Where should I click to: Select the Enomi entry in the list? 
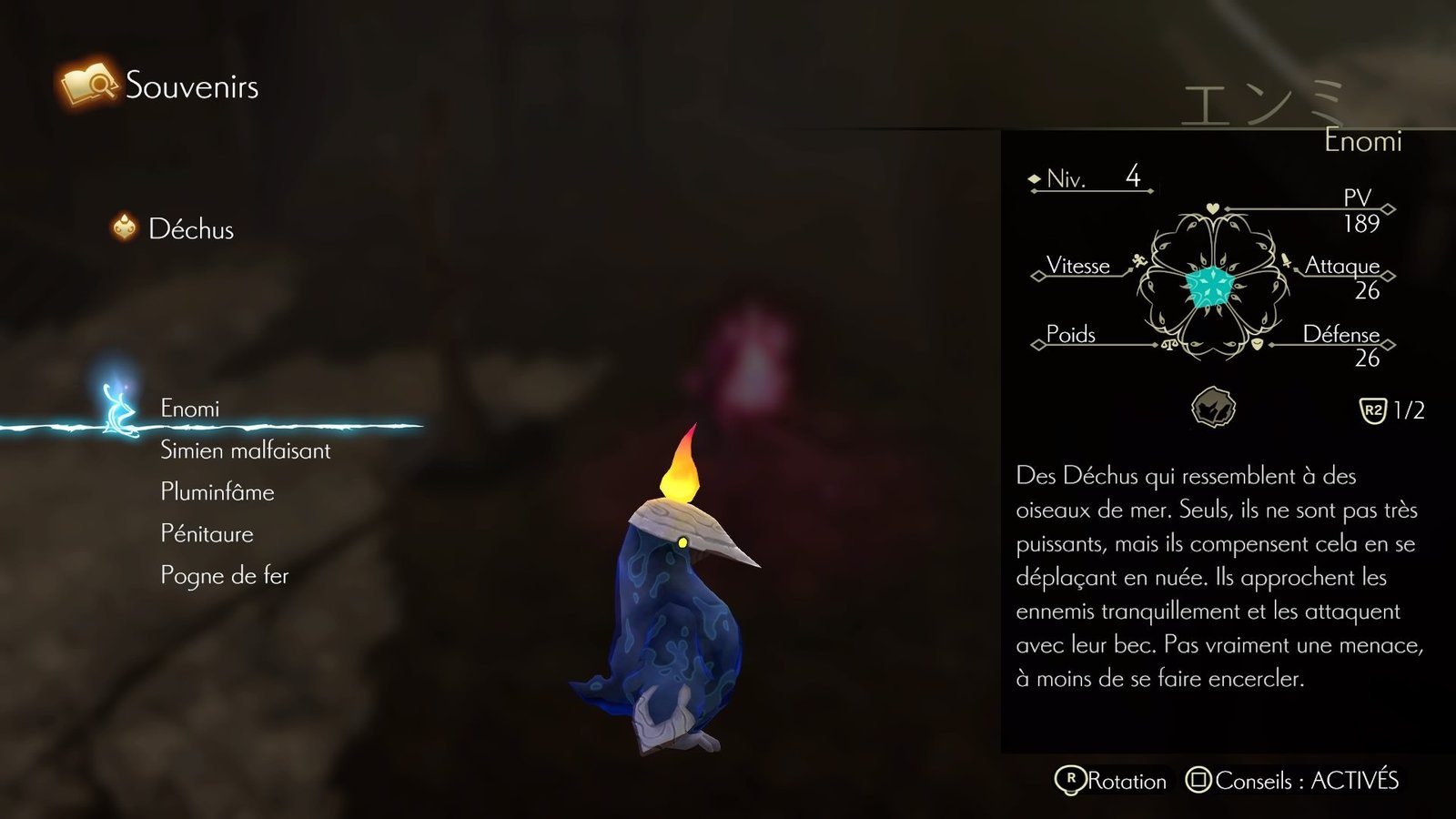click(190, 409)
